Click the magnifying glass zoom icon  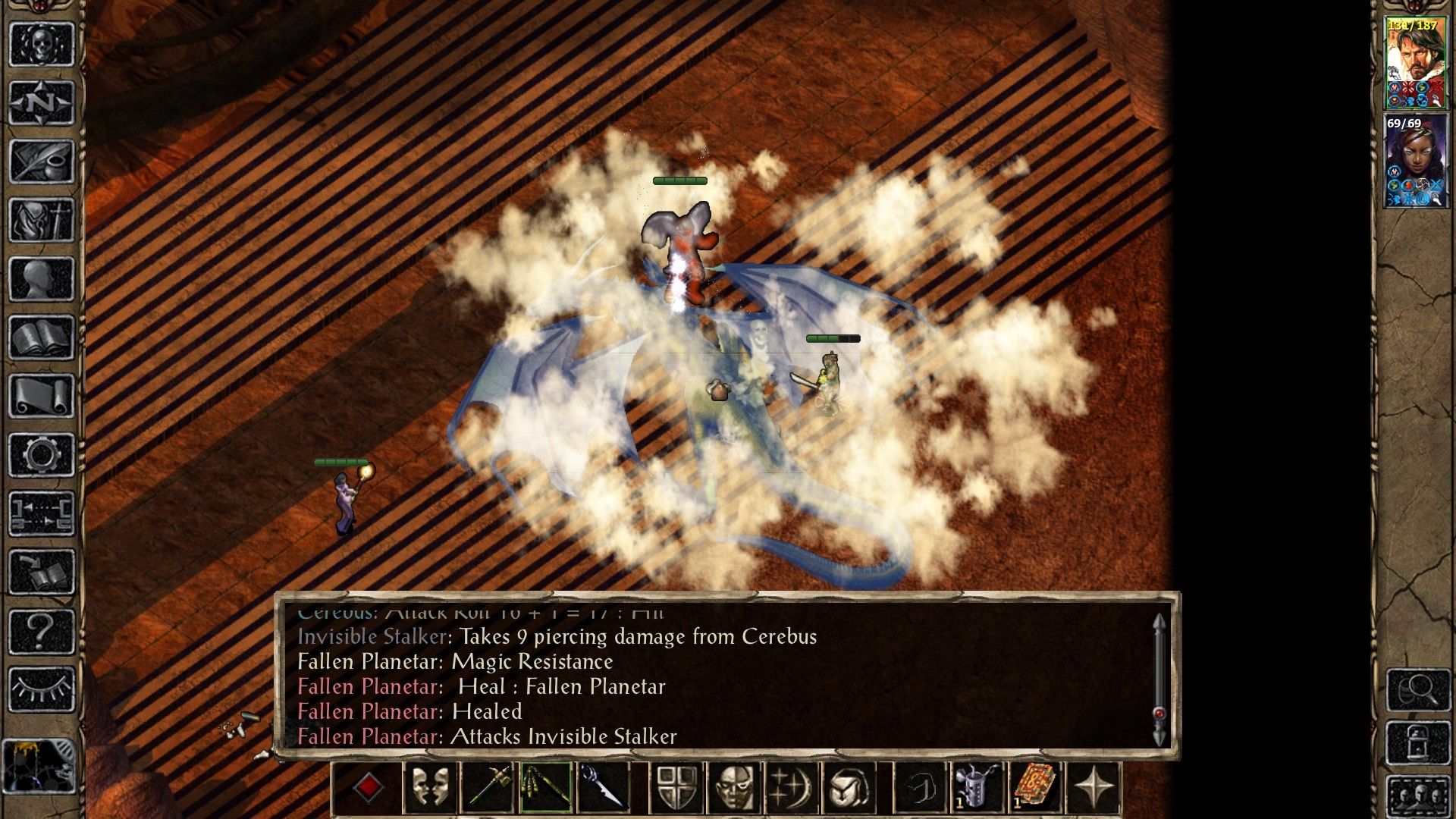[1418, 691]
